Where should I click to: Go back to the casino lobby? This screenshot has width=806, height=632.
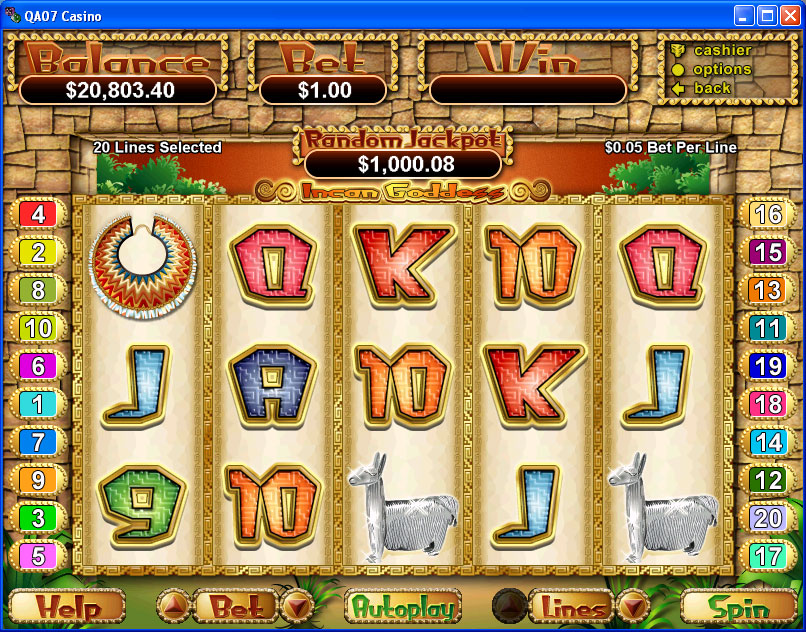(x=712, y=88)
